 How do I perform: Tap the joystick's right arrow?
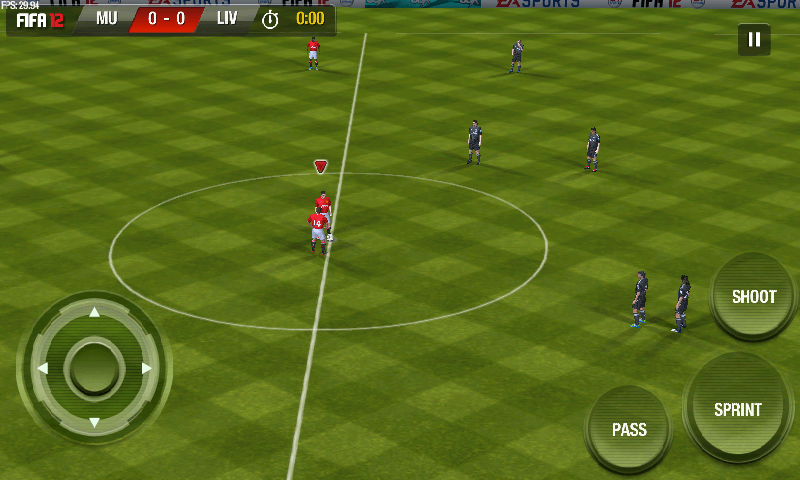click(147, 368)
